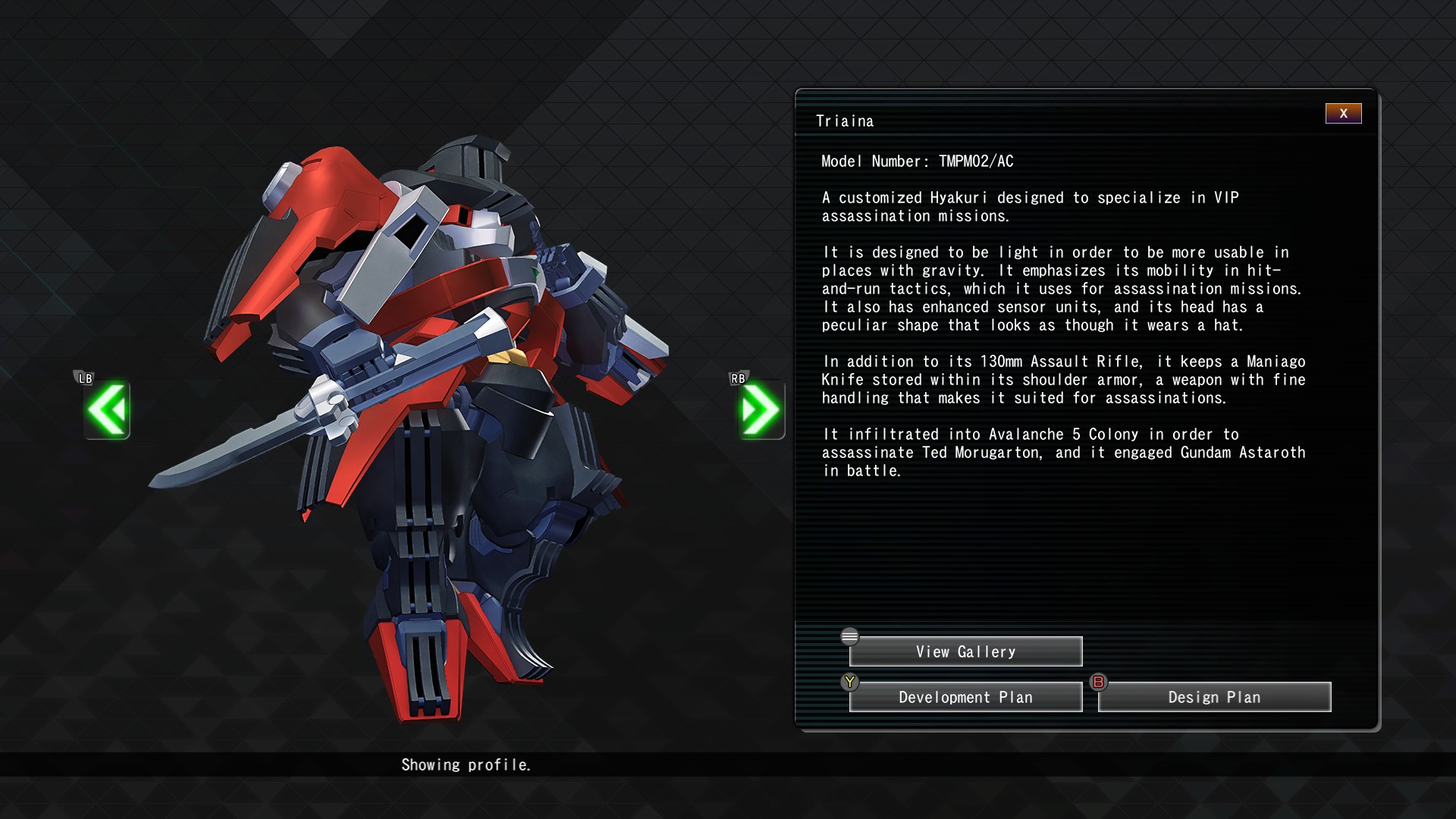Go to the previous unit with left arrow
Screen dimensions: 1456x819
107,410
